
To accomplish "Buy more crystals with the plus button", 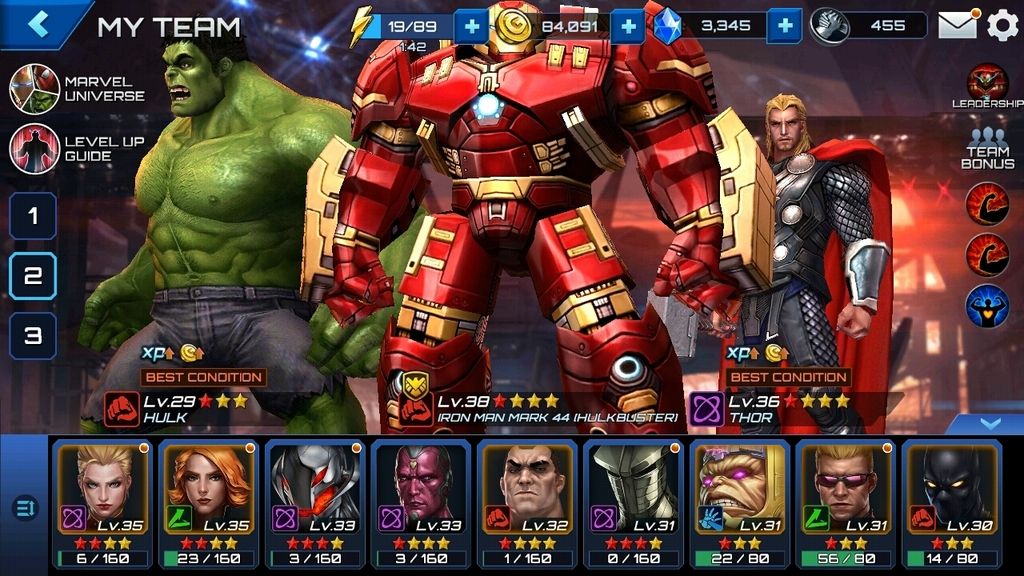I will click(x=786, y=26).
